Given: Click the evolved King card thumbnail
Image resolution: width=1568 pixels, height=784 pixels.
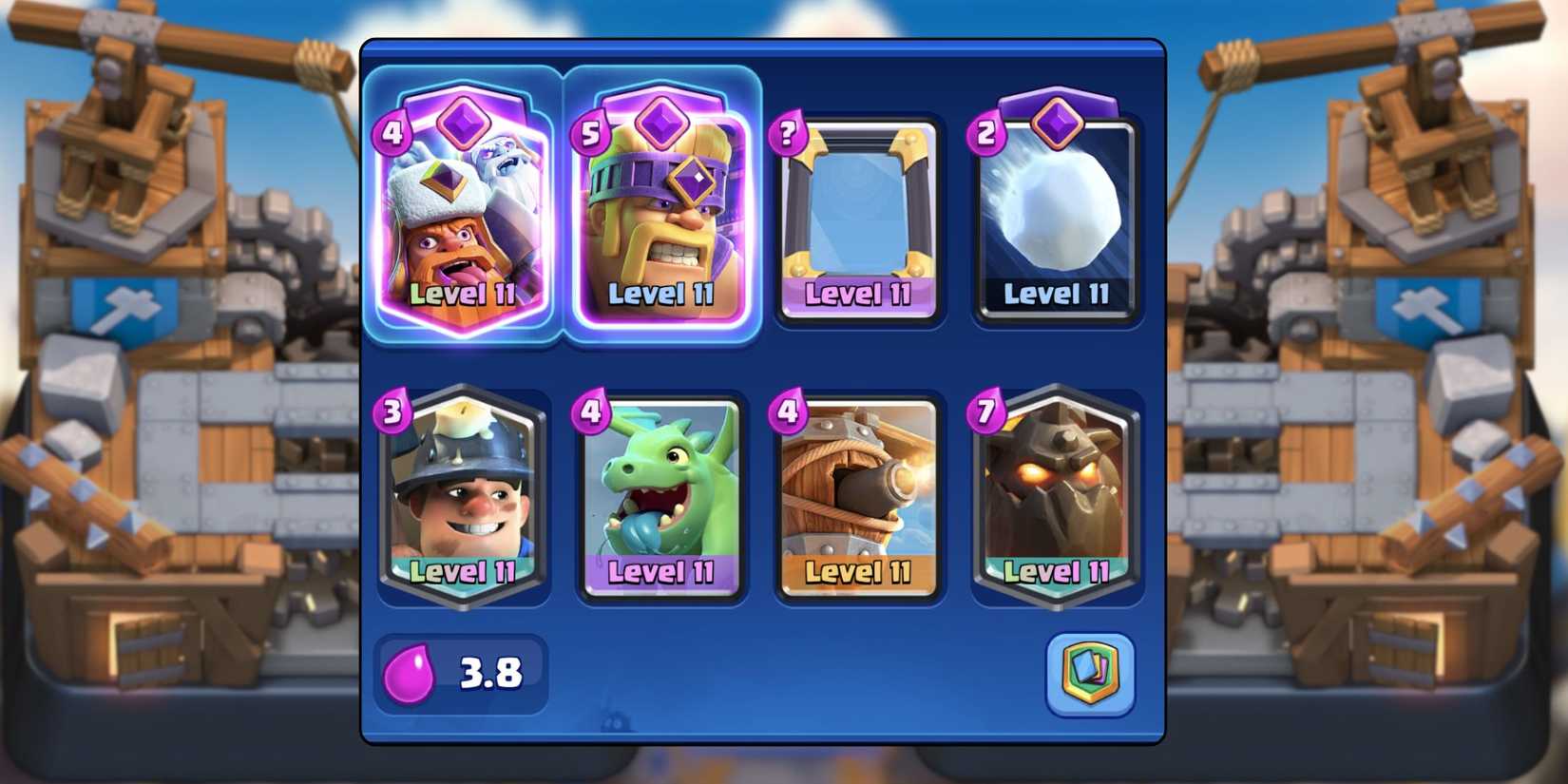Looking at the screenshot, I should pos(662,219).
